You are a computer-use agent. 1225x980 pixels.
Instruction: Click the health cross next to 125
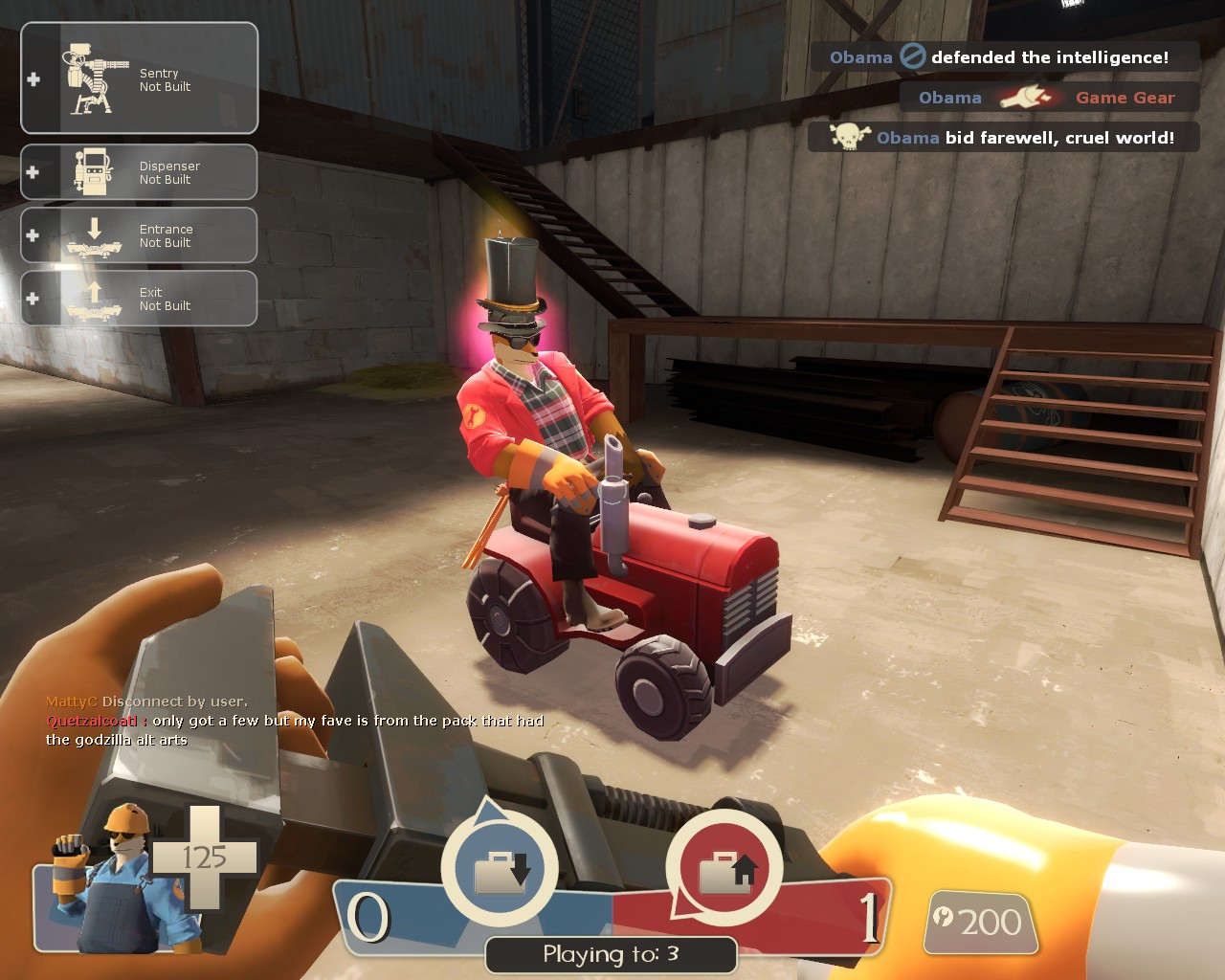pos(206,857)
